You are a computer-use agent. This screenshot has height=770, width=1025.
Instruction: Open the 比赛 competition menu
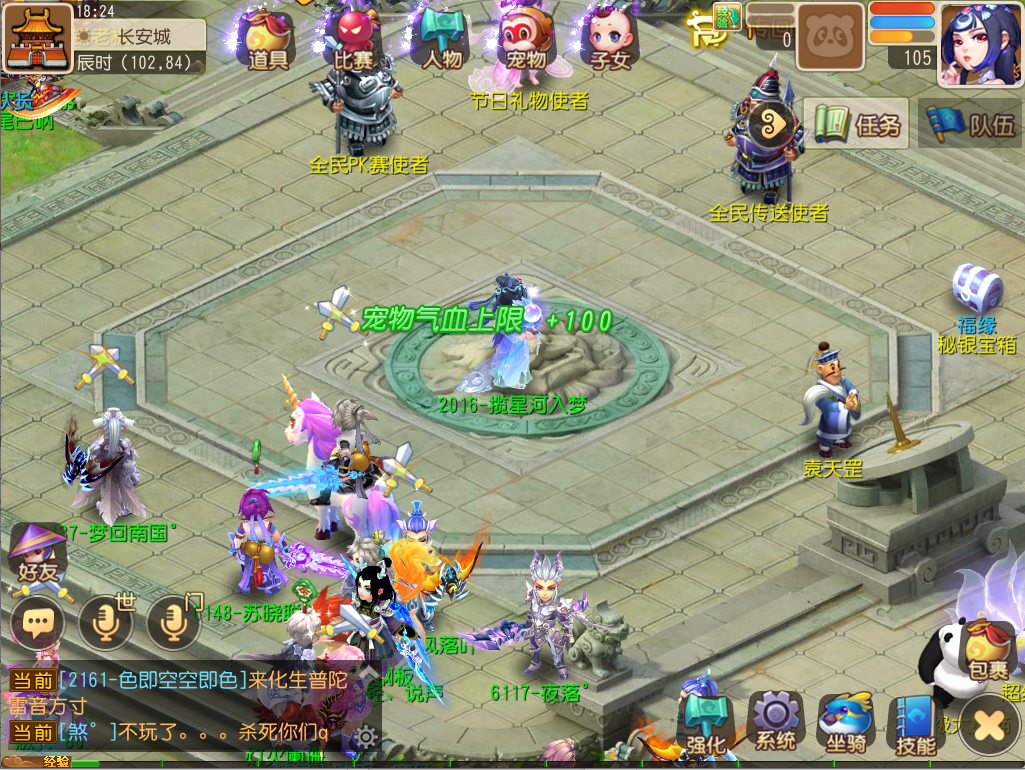(353, 40)
